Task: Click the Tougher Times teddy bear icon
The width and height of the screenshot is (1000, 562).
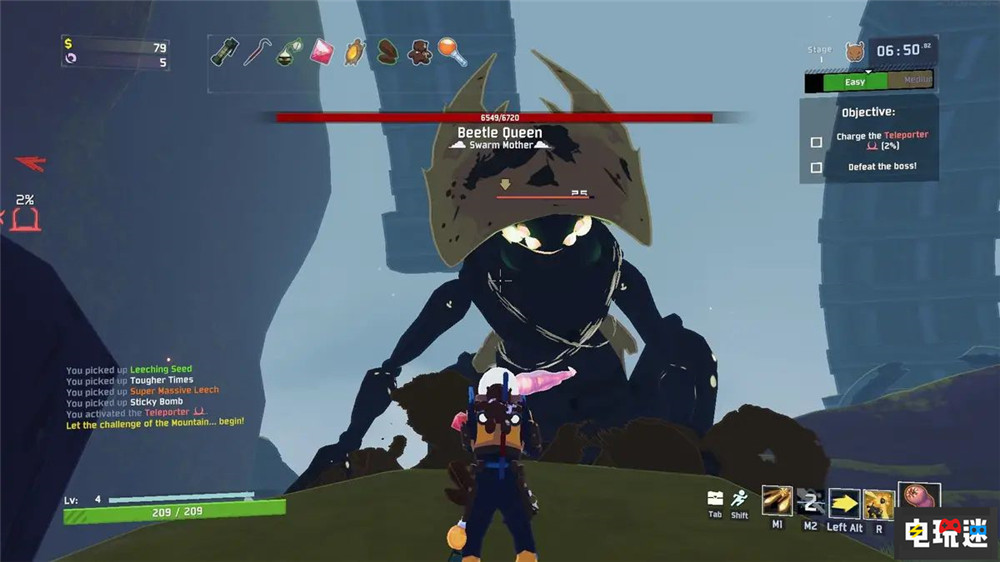Action: (x=420, y=52)
